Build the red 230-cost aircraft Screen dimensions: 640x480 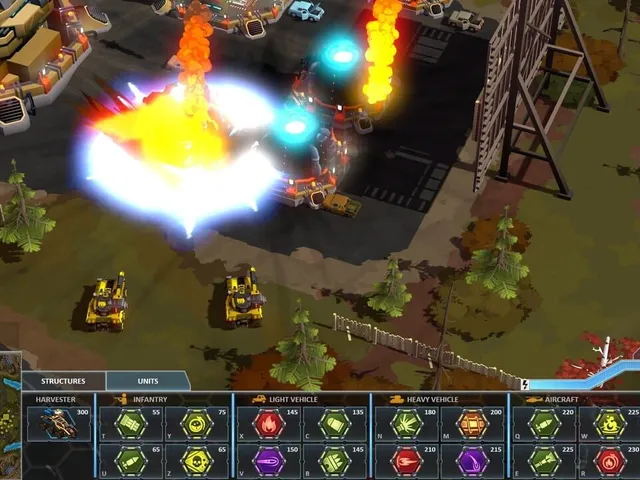[609, 461]
